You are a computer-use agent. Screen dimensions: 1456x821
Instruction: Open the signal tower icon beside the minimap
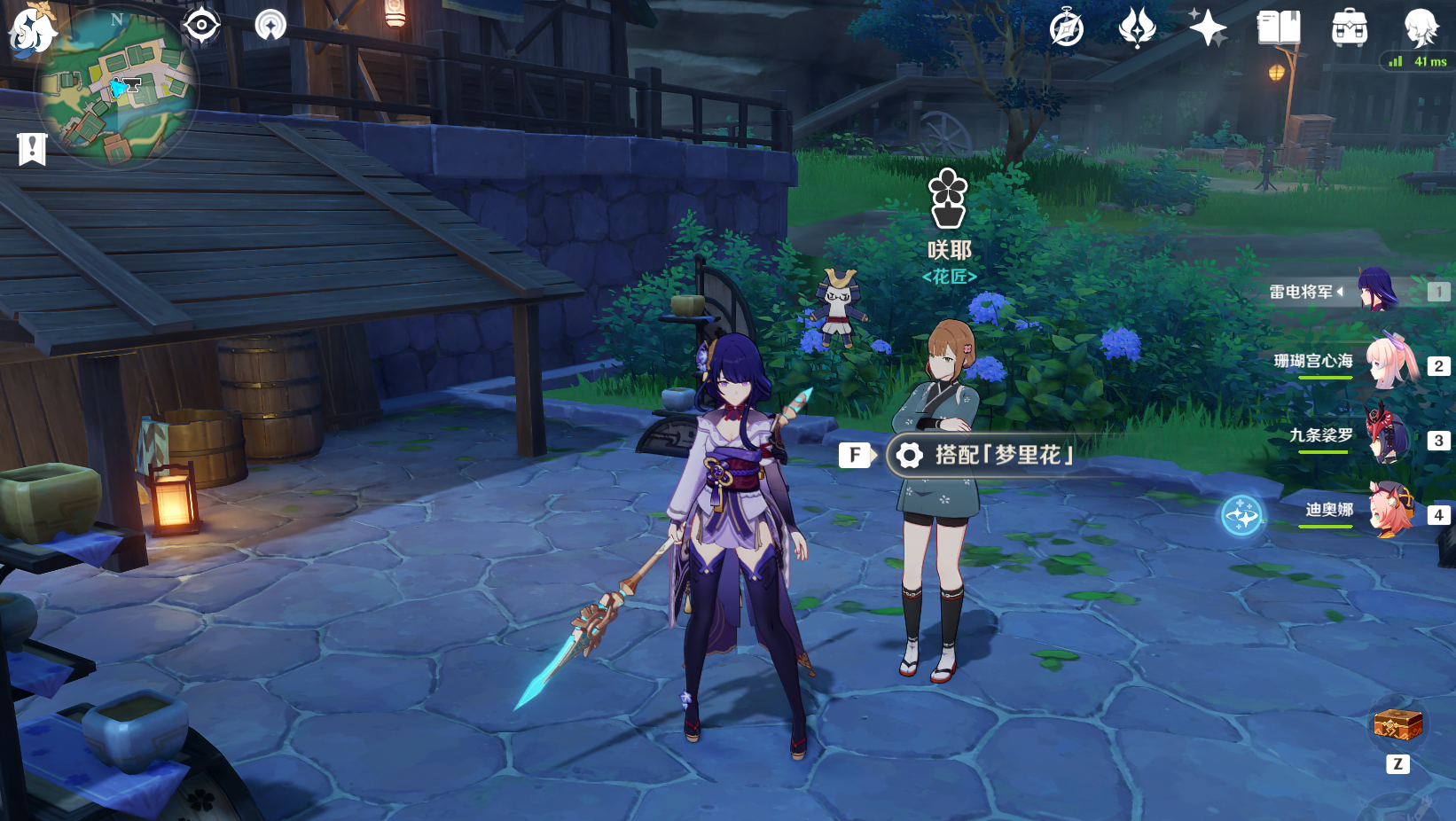click(x=270, y=25)
